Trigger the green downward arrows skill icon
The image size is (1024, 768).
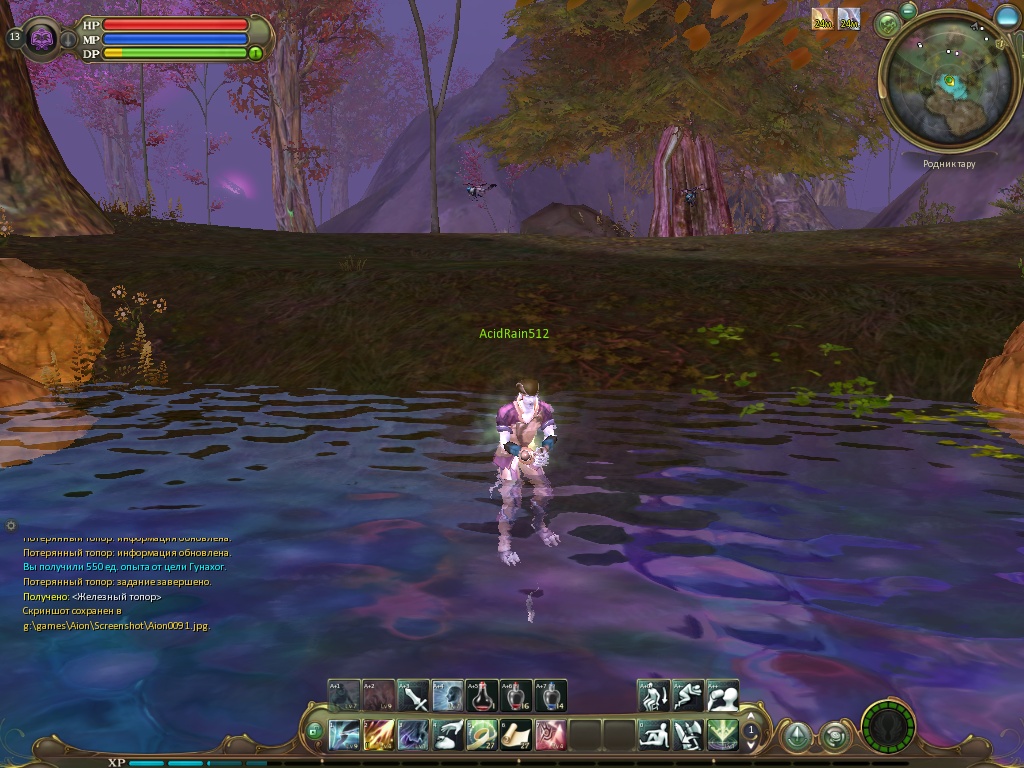pos(722,735)
